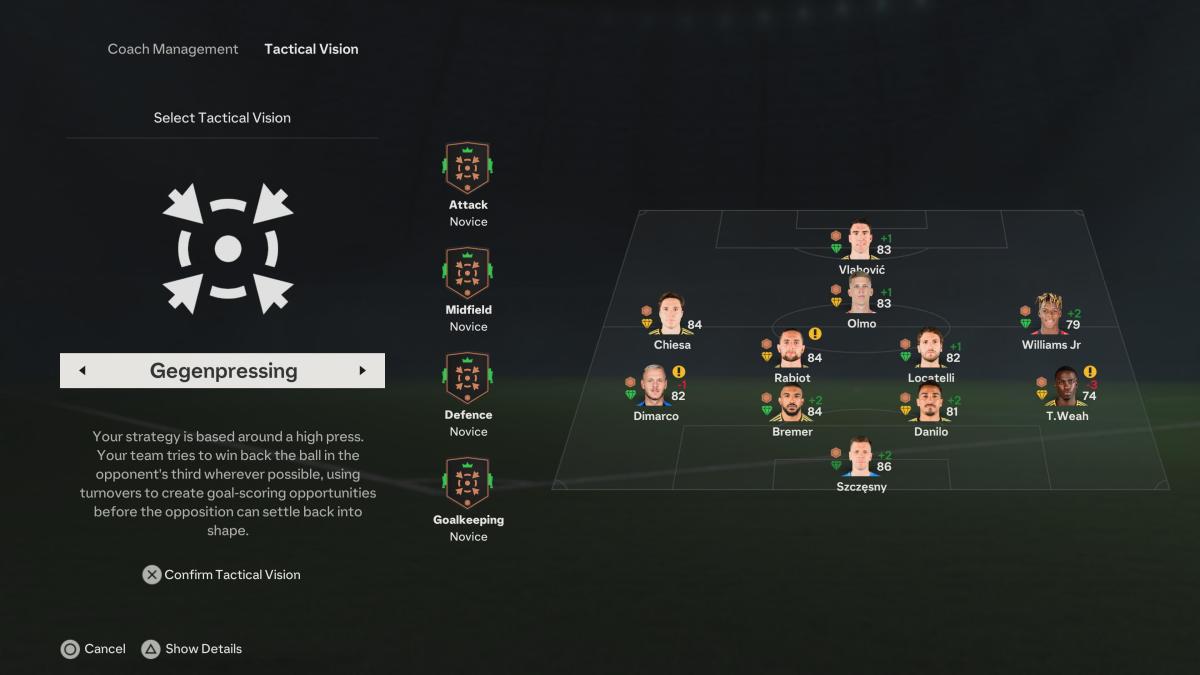1200x675 pixels.
Task: Choose Chiesa on the left wing
Action: click(x=671, y=315)
